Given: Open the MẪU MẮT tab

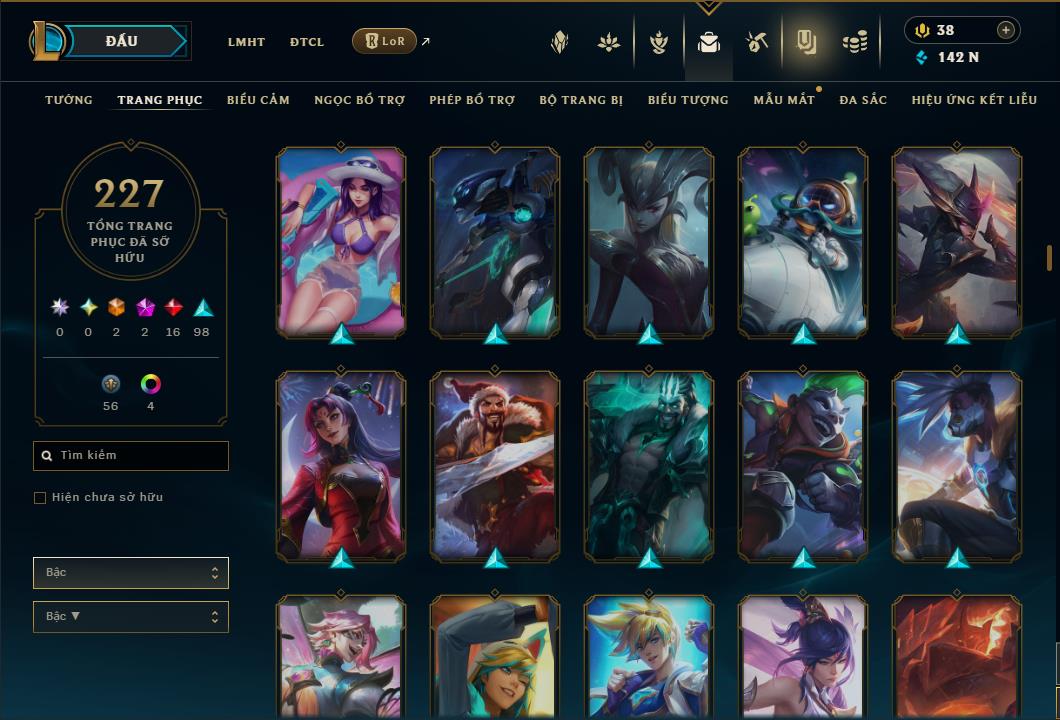Looking at the screenshot, I should (x=784, y=100).
